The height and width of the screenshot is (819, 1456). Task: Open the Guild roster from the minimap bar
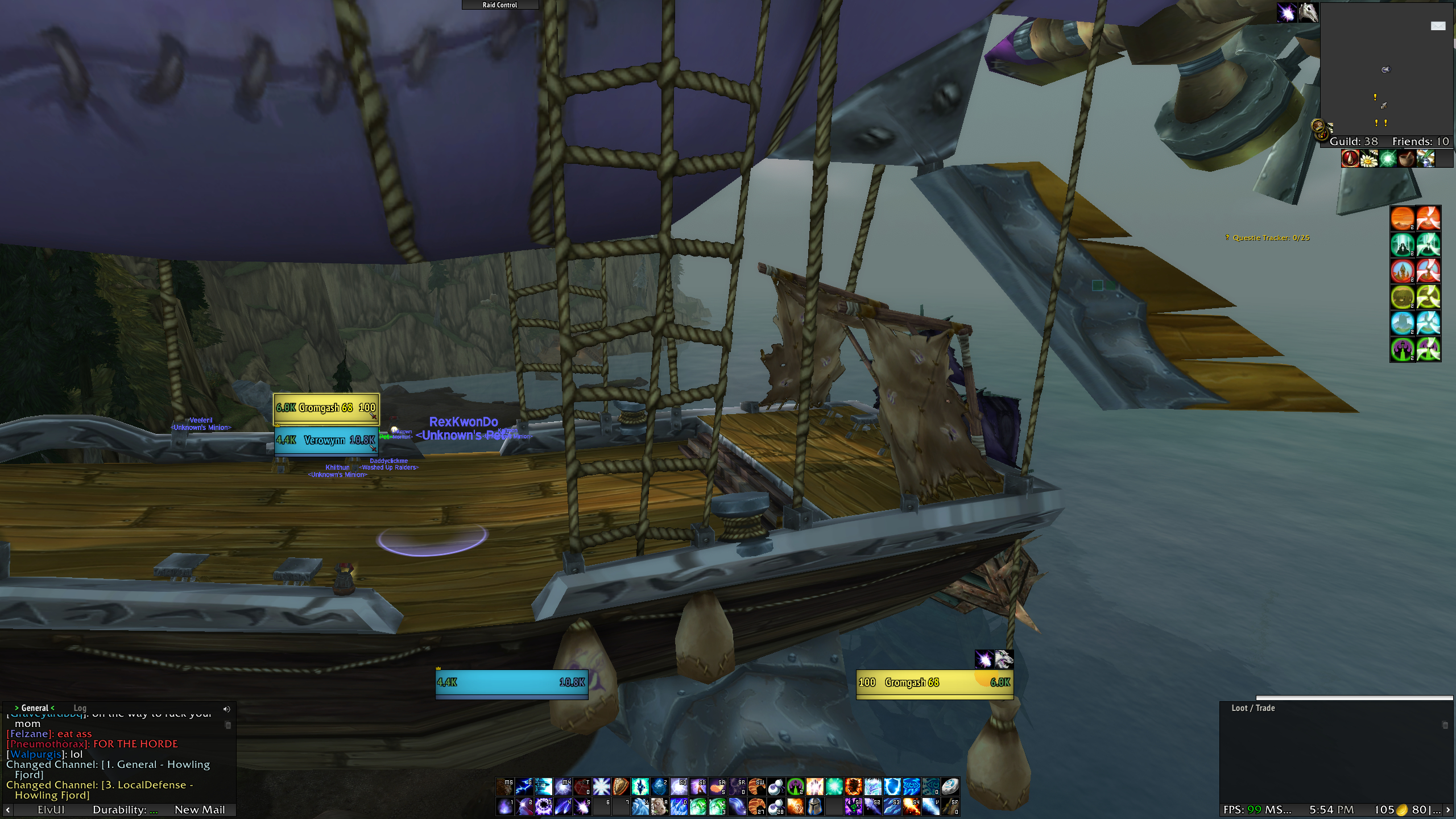(x=1354, y=142)
